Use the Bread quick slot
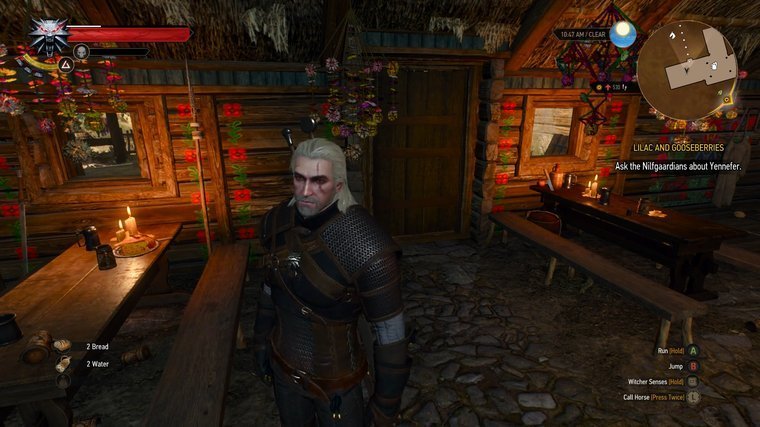This screenshot has height=427, width=760. pyautogui.click(x=63, y=345)
